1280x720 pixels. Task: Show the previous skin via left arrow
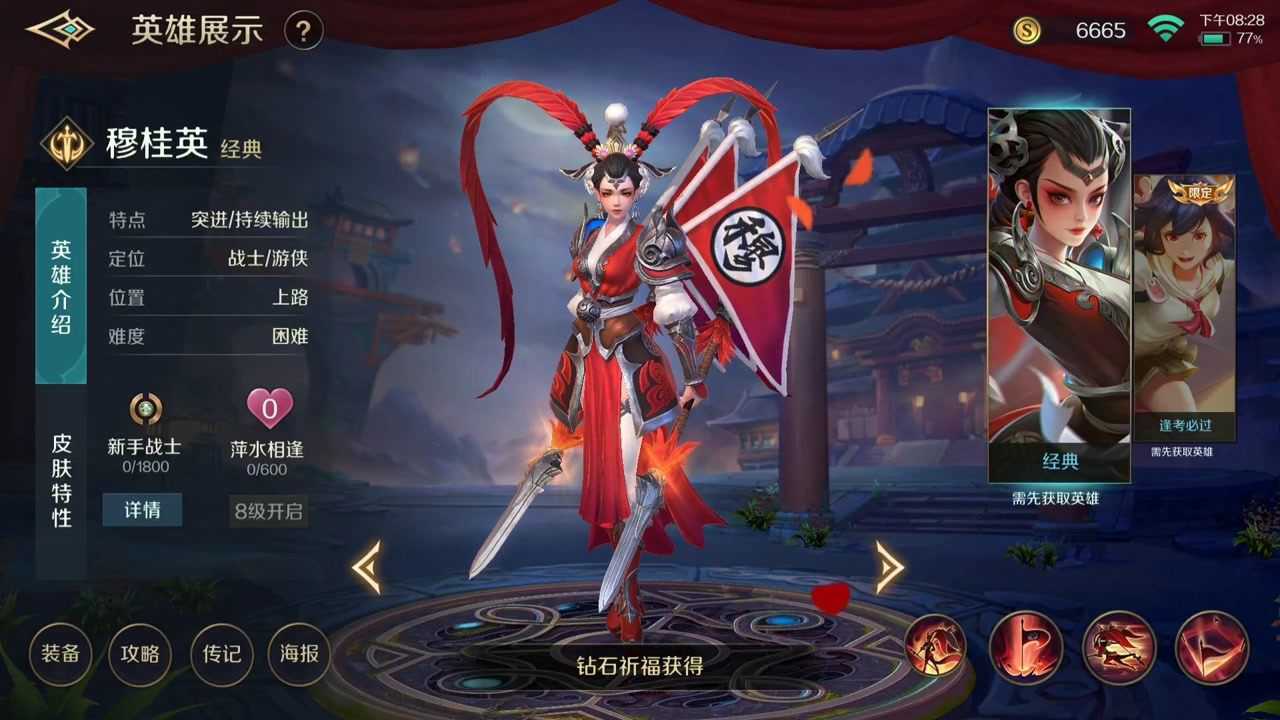(371, 568)
